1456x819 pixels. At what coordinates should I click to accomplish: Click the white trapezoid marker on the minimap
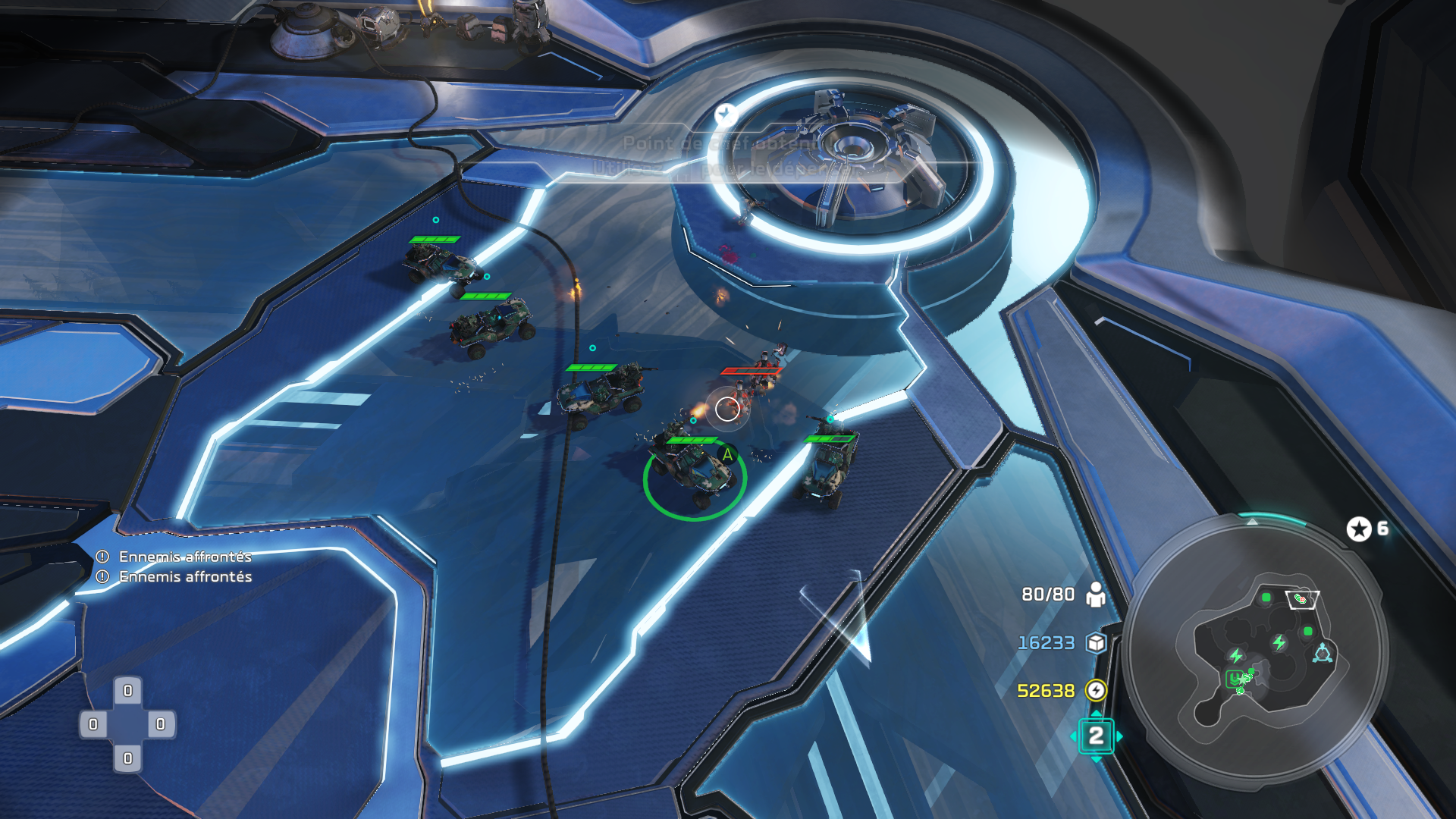[1303, 599]
